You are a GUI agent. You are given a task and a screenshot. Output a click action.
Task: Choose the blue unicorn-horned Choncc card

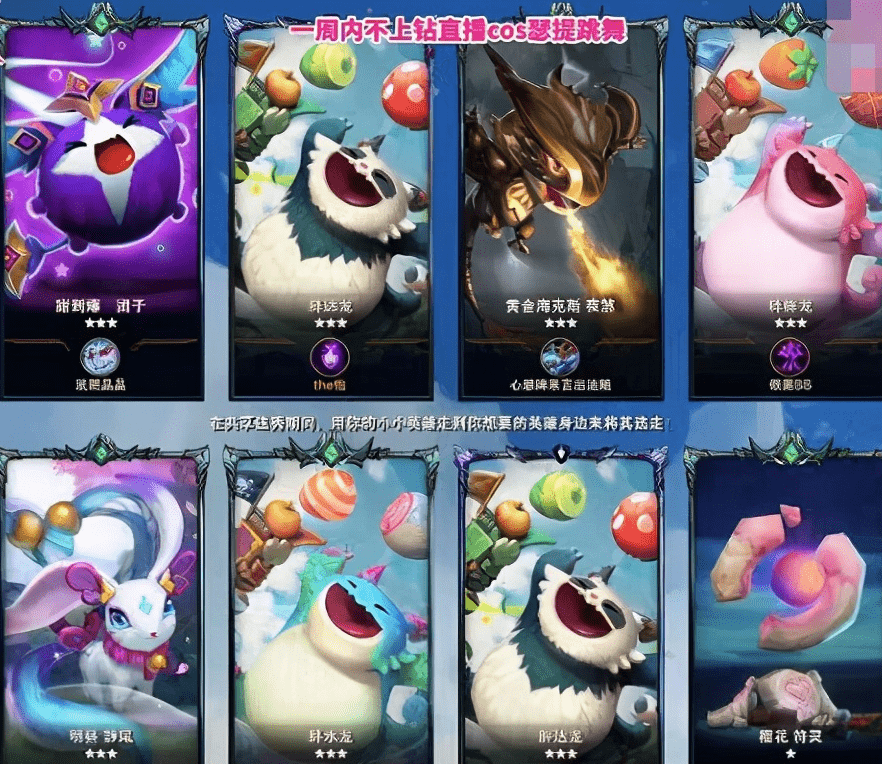pyautogui.click(x=332, y=610)
